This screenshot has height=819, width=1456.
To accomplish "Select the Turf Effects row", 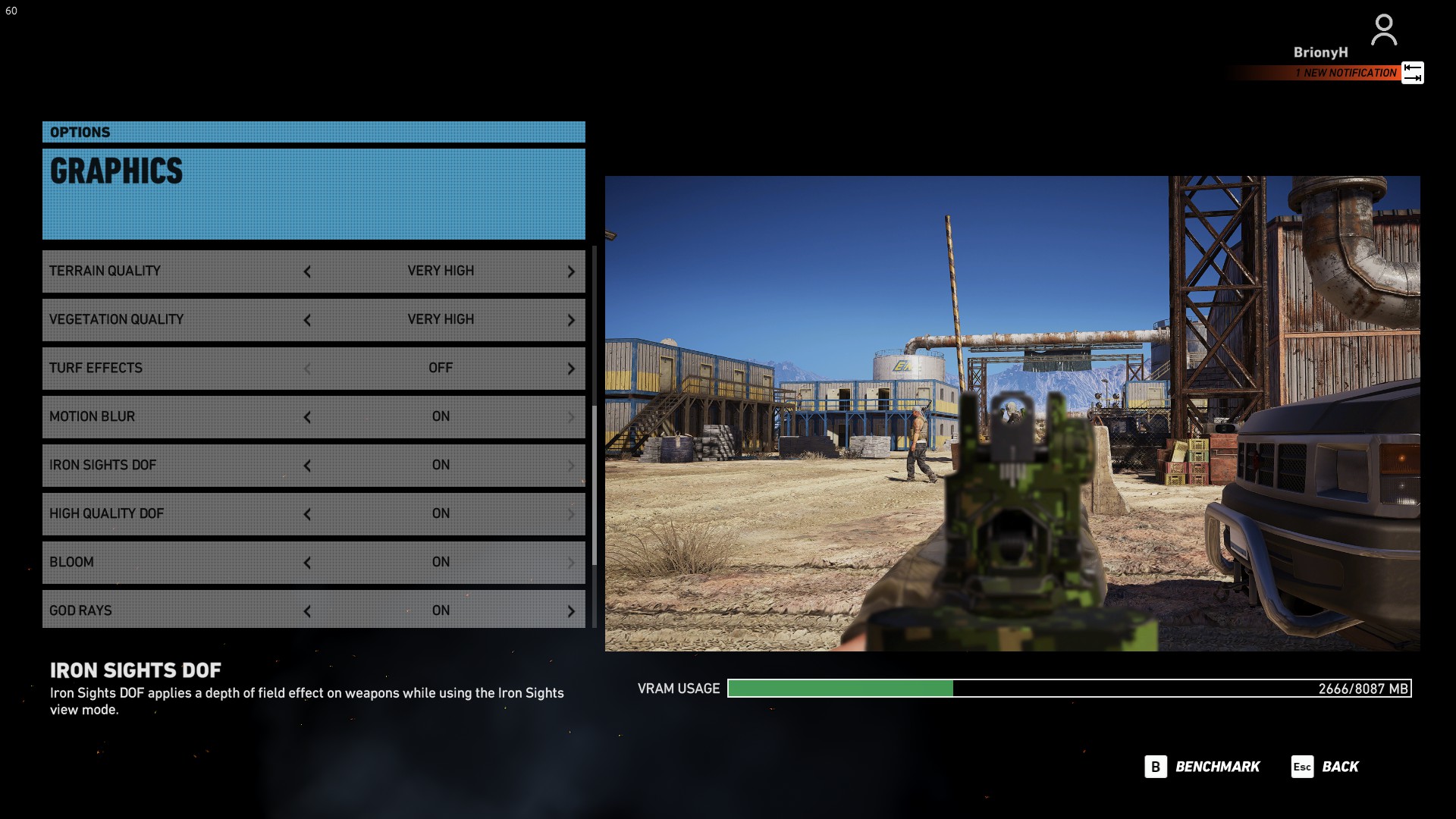I will [174, 368].
